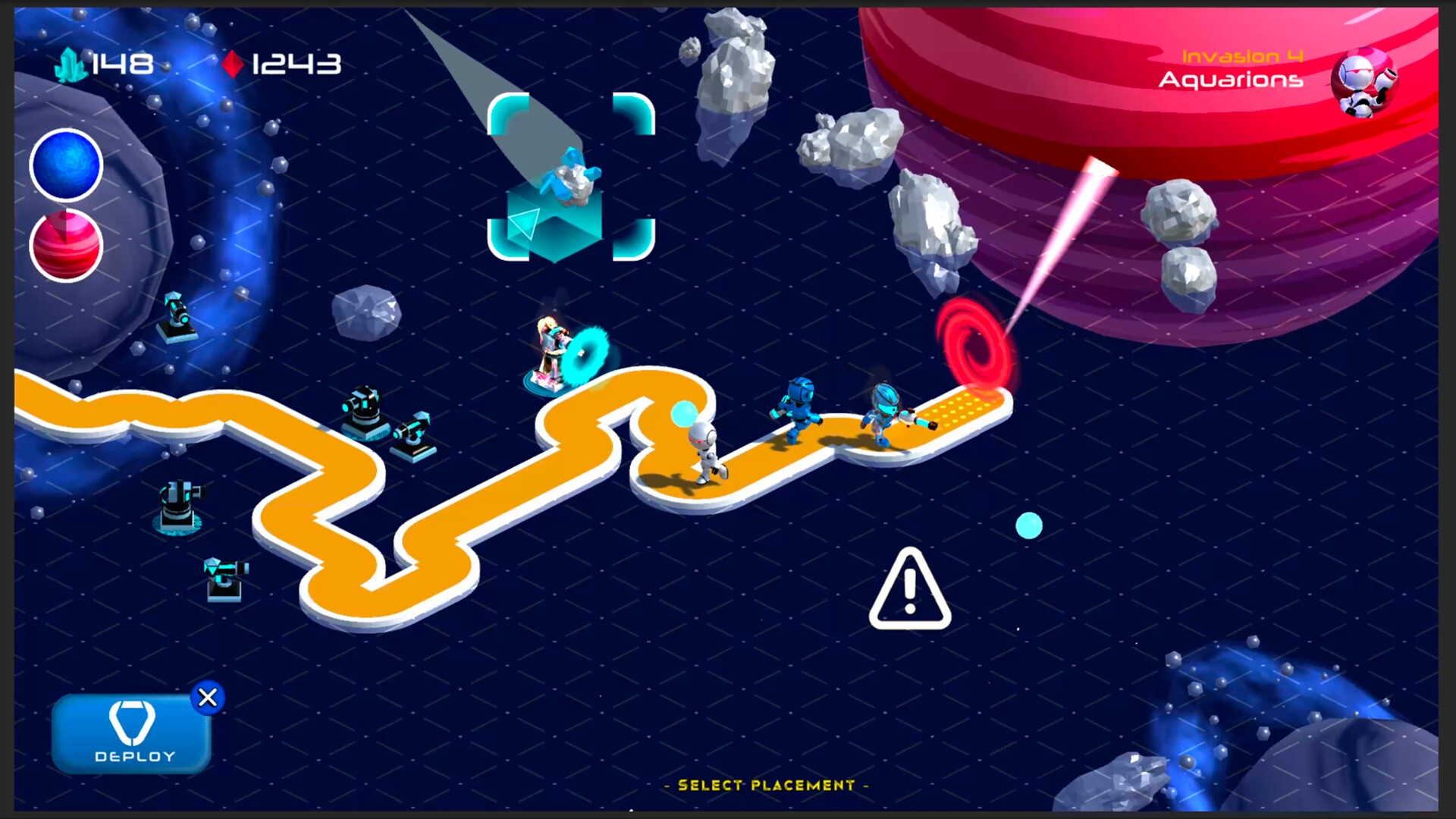Select the blue planet icon on the left

pyautogui.click(x=66, y=165)
